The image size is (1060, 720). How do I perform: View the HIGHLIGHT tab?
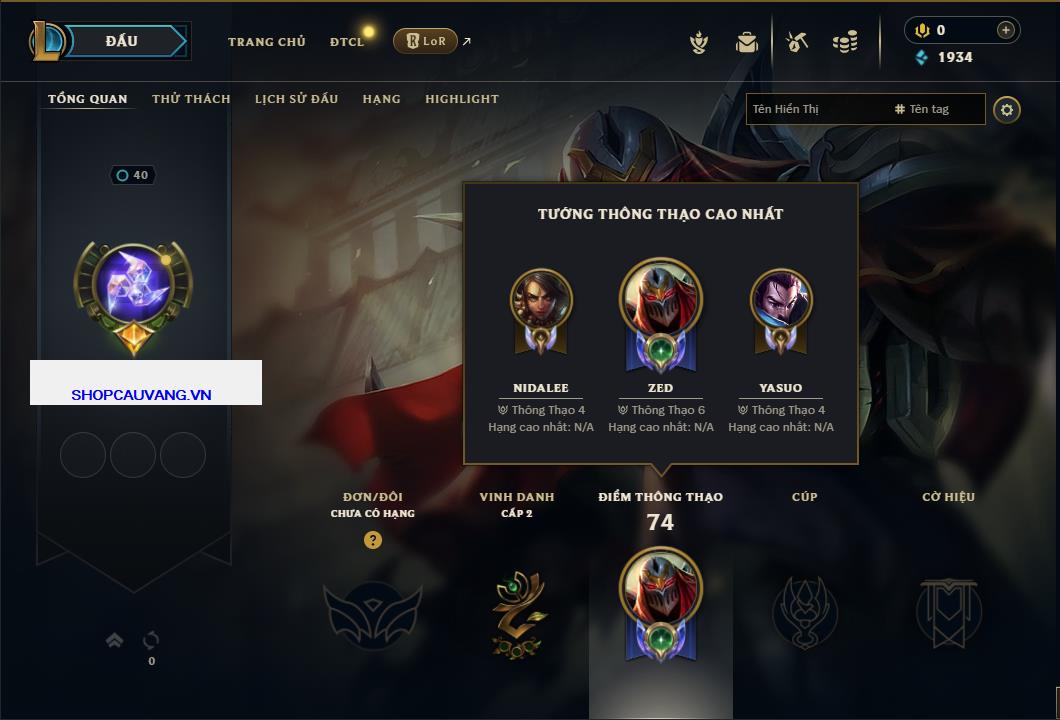coord(461,99)
